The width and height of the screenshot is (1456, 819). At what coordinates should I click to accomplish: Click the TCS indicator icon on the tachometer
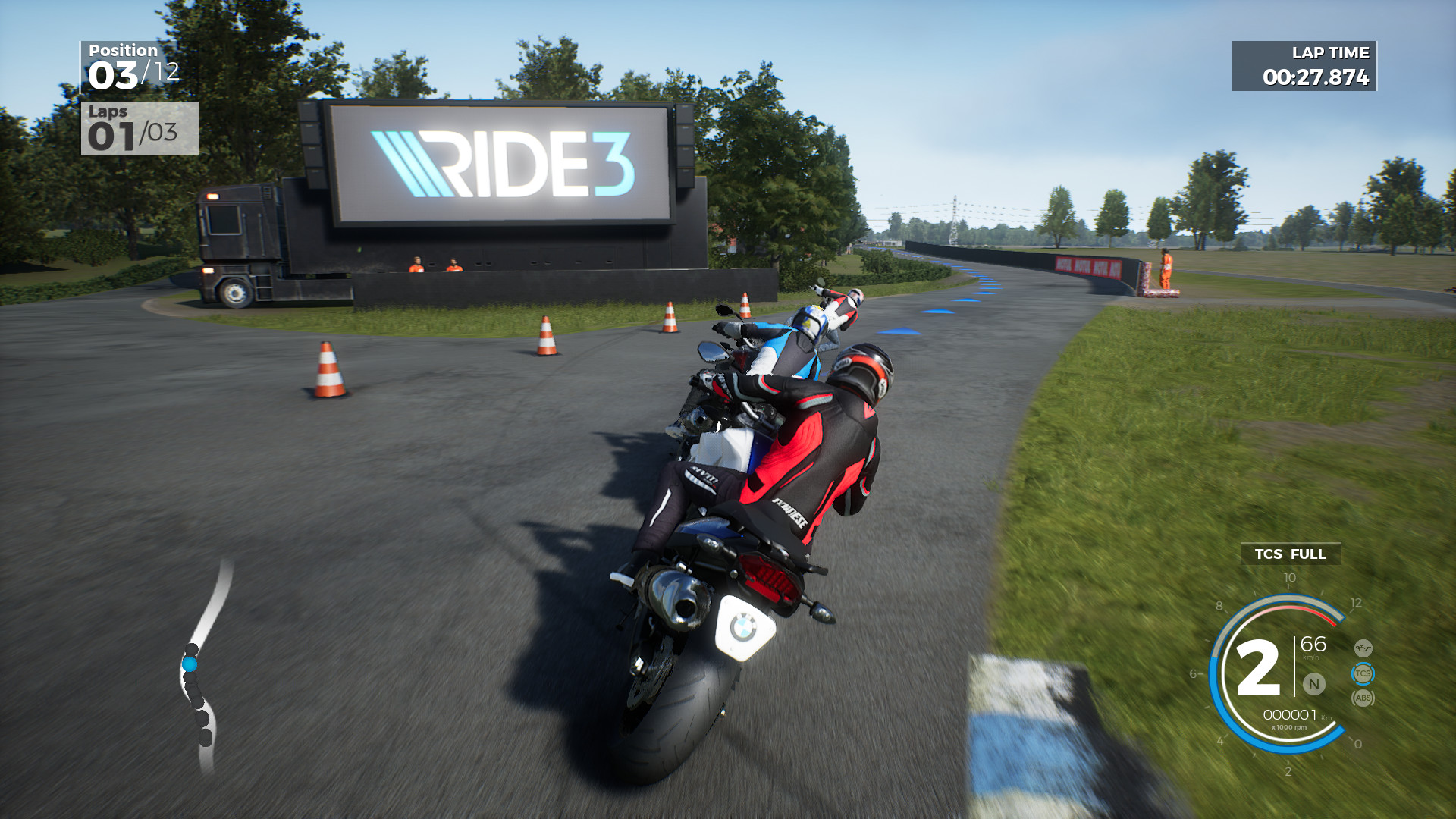[1363, 673]
